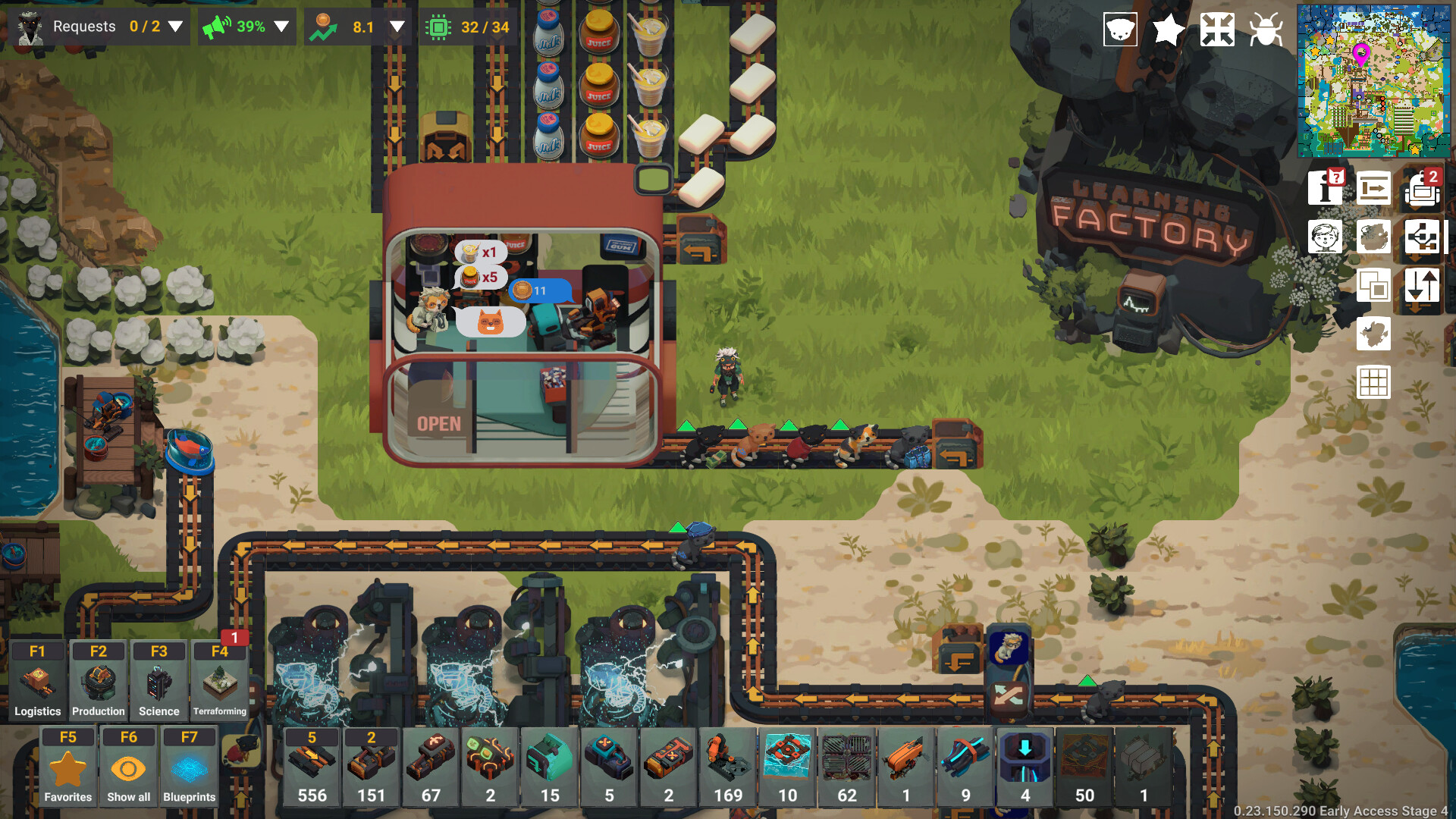Viewport: 1456px width, 819px height.
Task: Click the fullscreen arrows icon
Action: 1218,30
